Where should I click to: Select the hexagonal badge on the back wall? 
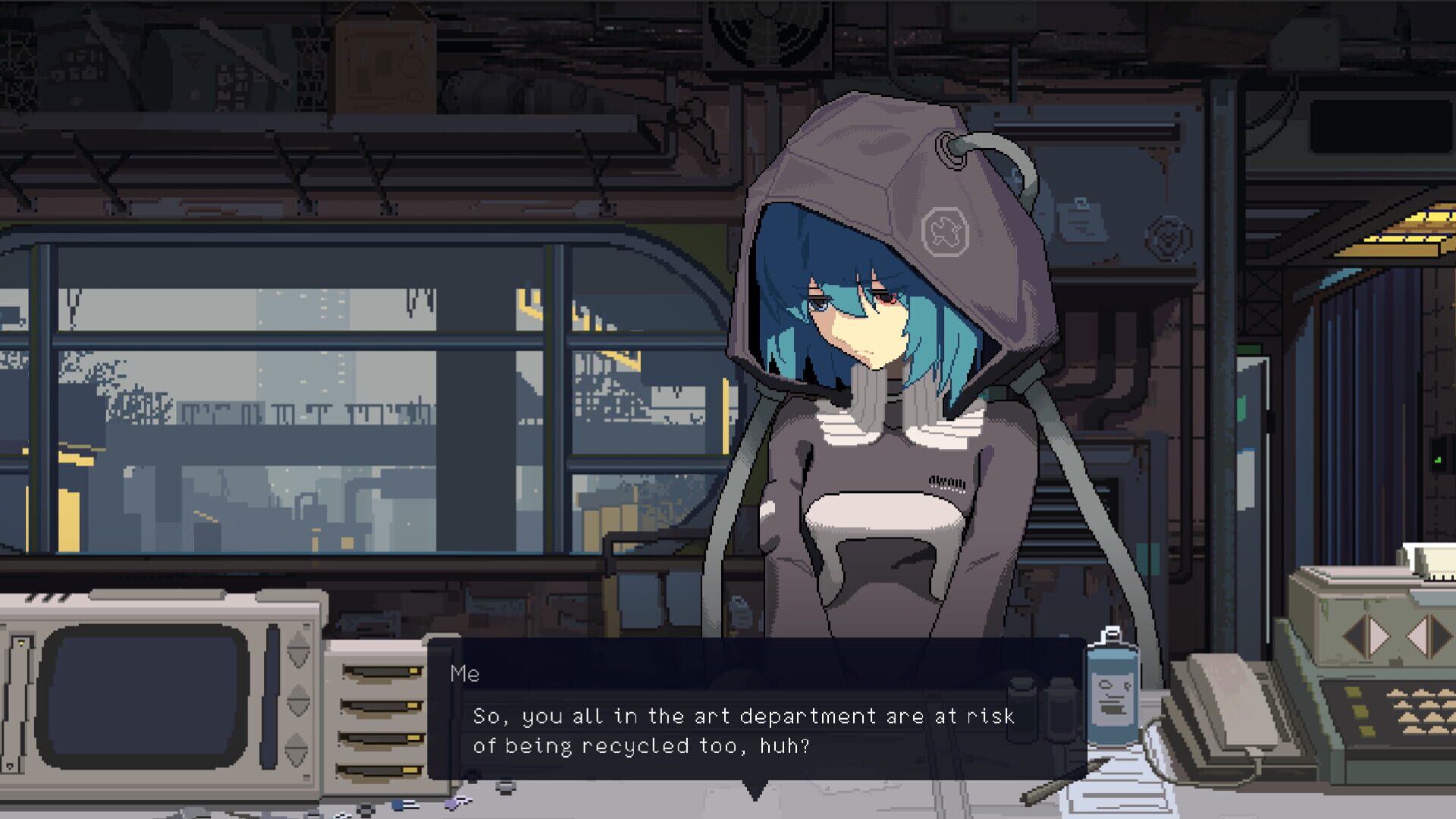pyautogui.click(x=1168, y=237)
